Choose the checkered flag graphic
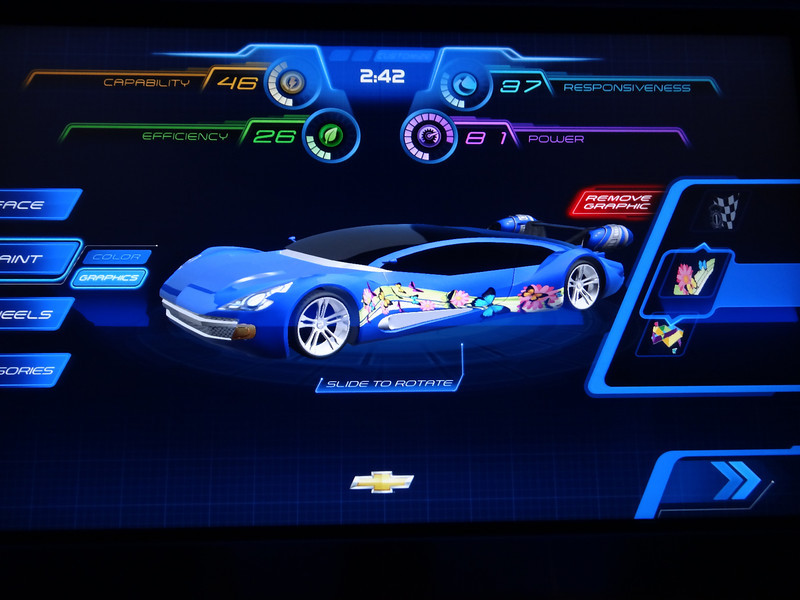Viewport: 800px width, 600px height. coord(724,210)
